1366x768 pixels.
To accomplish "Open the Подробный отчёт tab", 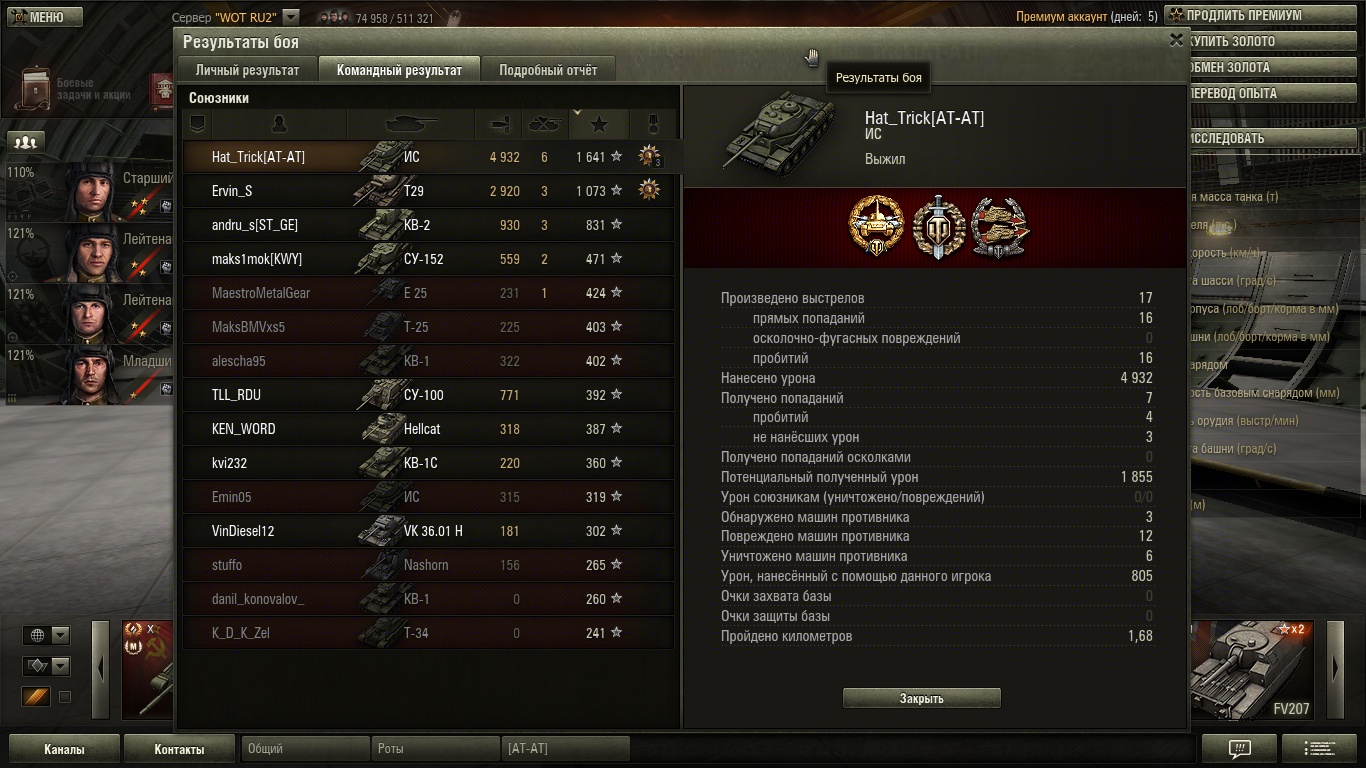I will (548, 70).
